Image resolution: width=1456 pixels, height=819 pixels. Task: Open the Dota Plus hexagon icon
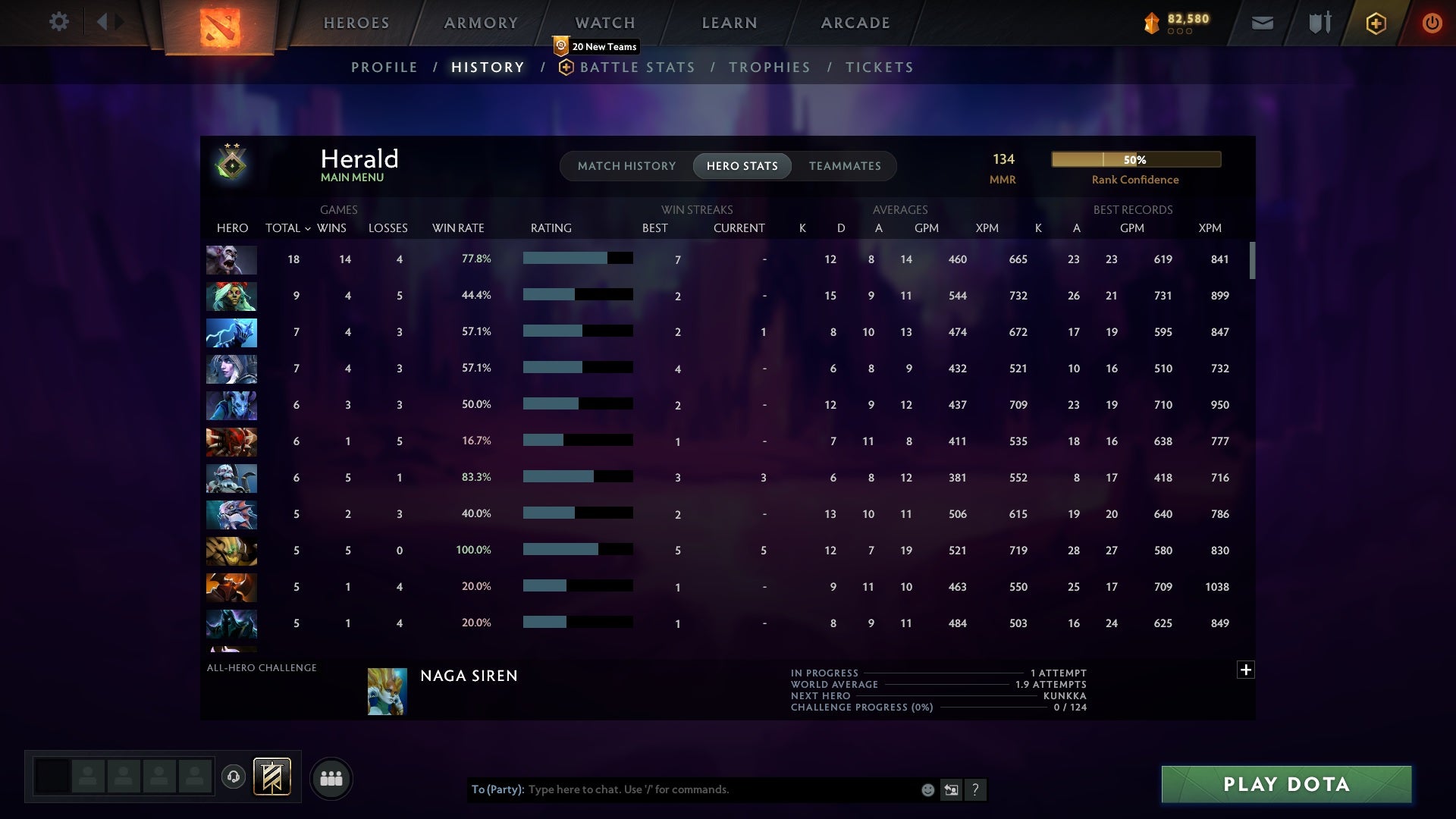pyautogui.click(x=1376, y=22)
